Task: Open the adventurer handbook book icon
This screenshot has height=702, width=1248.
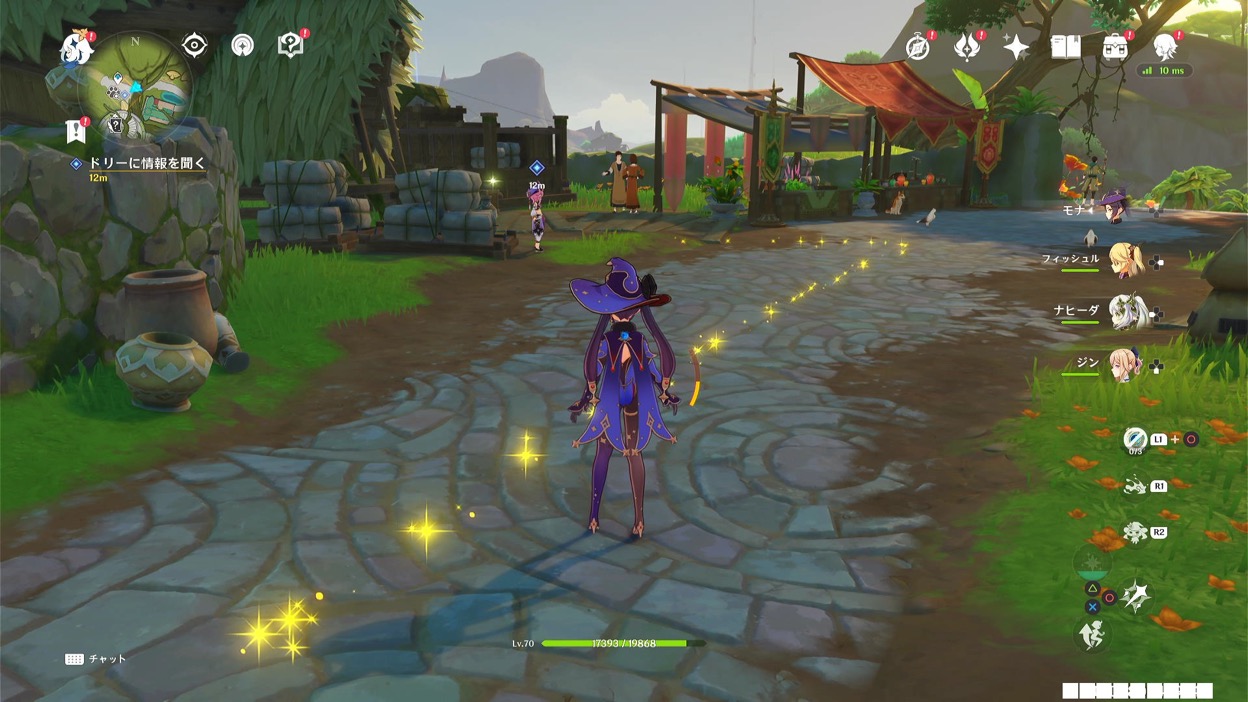Action: (x=1065, y=46)
